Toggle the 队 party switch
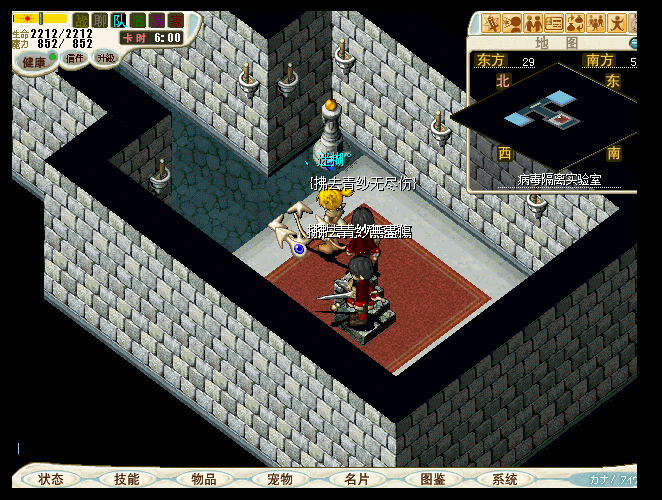The image size is (662, 500). point(119,20)
